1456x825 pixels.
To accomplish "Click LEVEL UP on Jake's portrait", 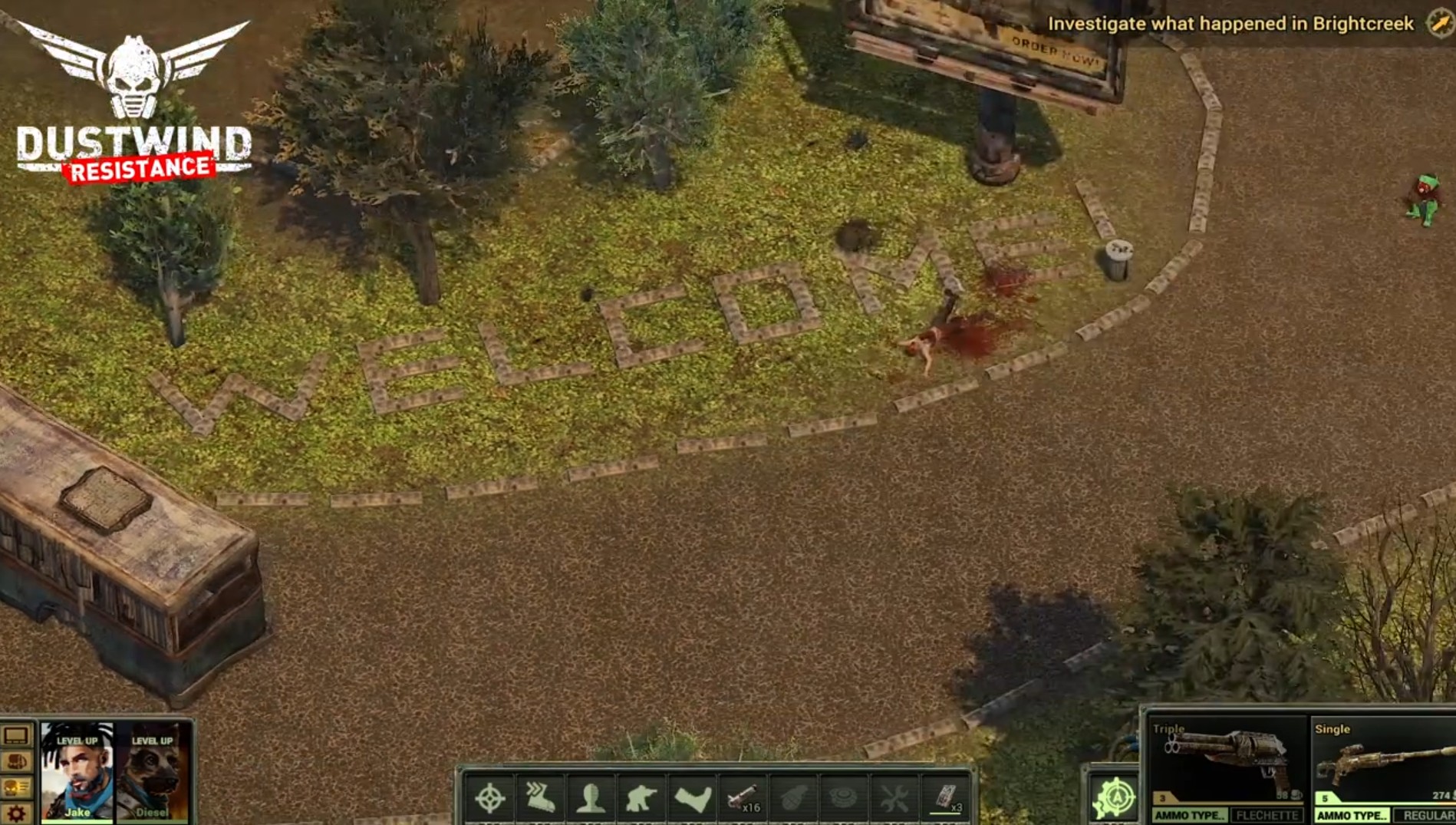I will pyautogui.click(x=77, y=741).
